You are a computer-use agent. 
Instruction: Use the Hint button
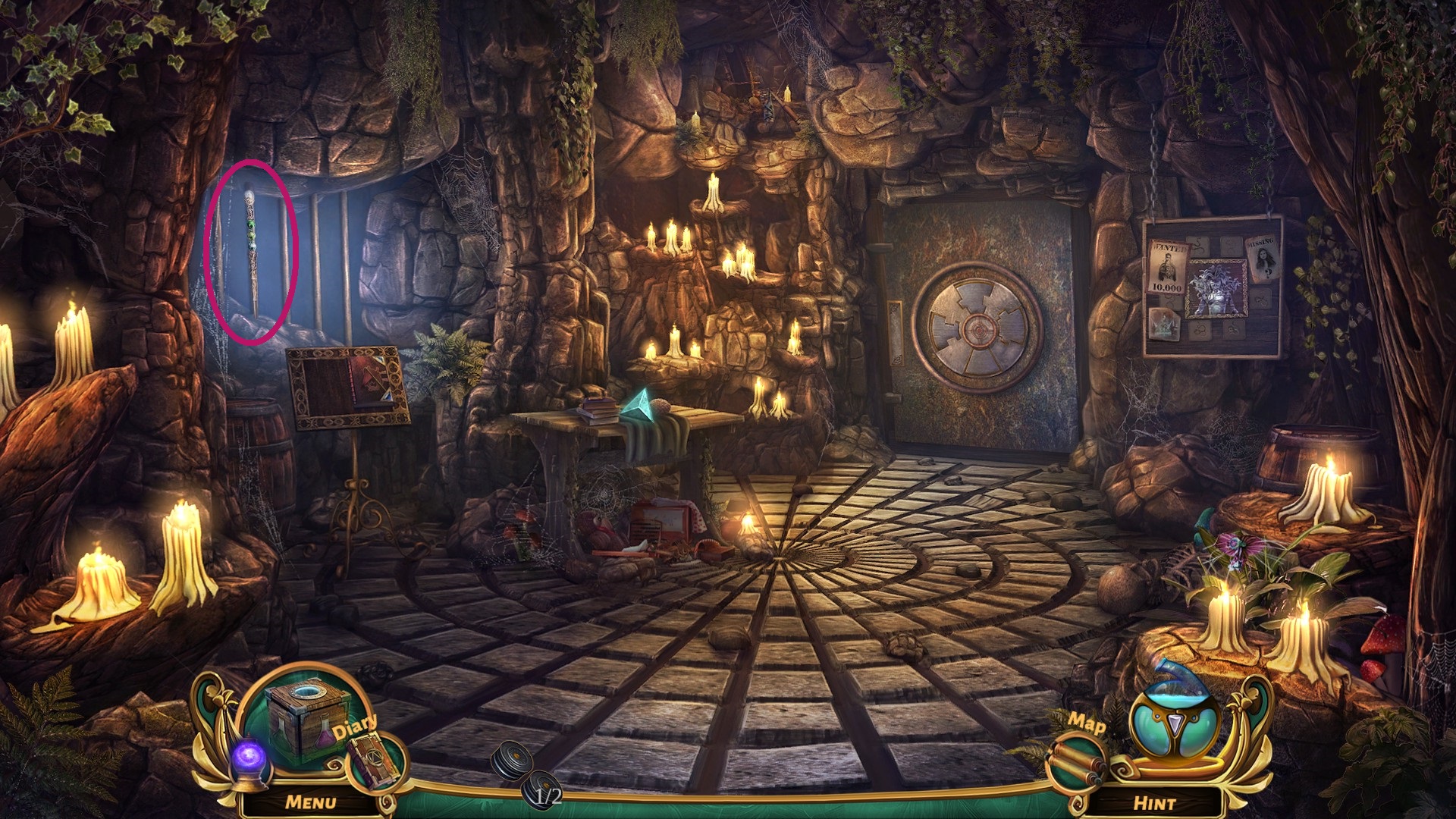1153,802
